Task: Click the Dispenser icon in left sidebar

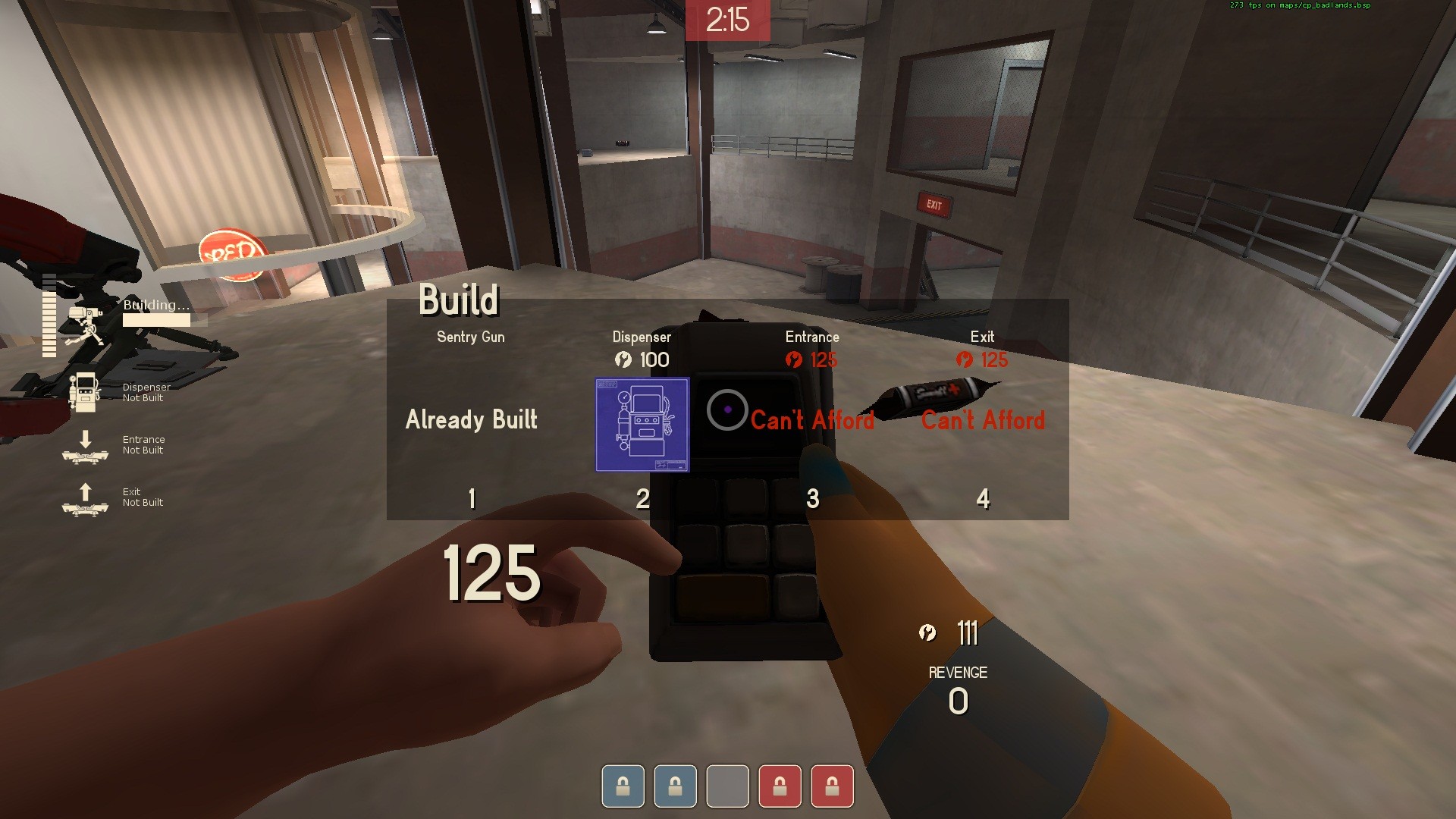Action: (x=86, y=391)
